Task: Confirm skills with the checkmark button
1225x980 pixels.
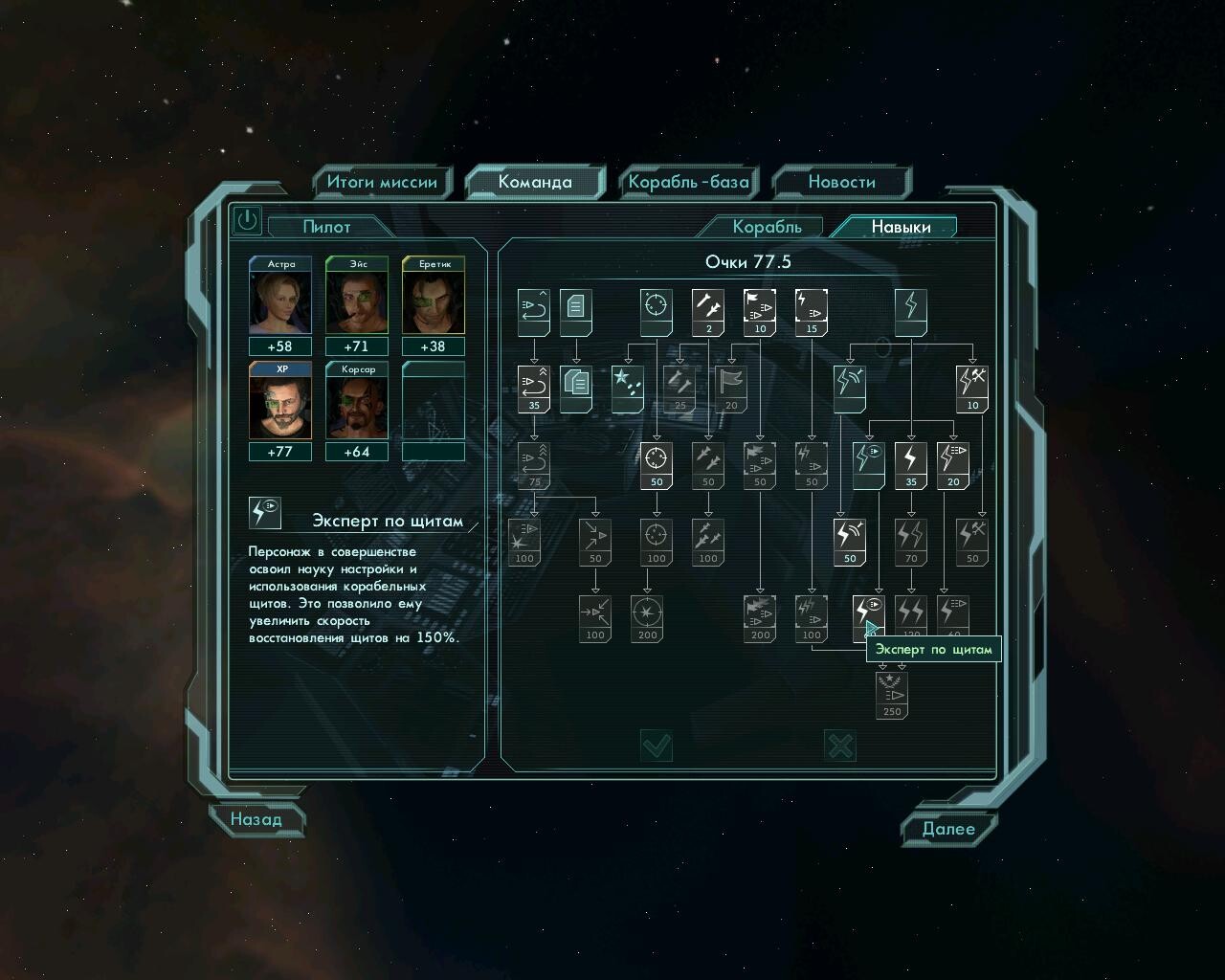Action: pos(657,746)
